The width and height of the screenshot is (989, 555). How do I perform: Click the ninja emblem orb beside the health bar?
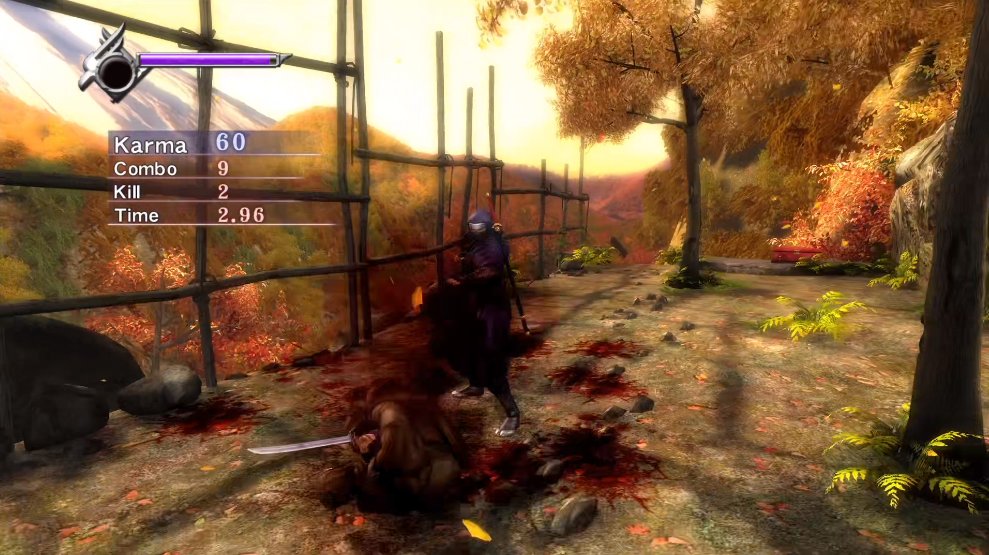[x=115, y=69]
